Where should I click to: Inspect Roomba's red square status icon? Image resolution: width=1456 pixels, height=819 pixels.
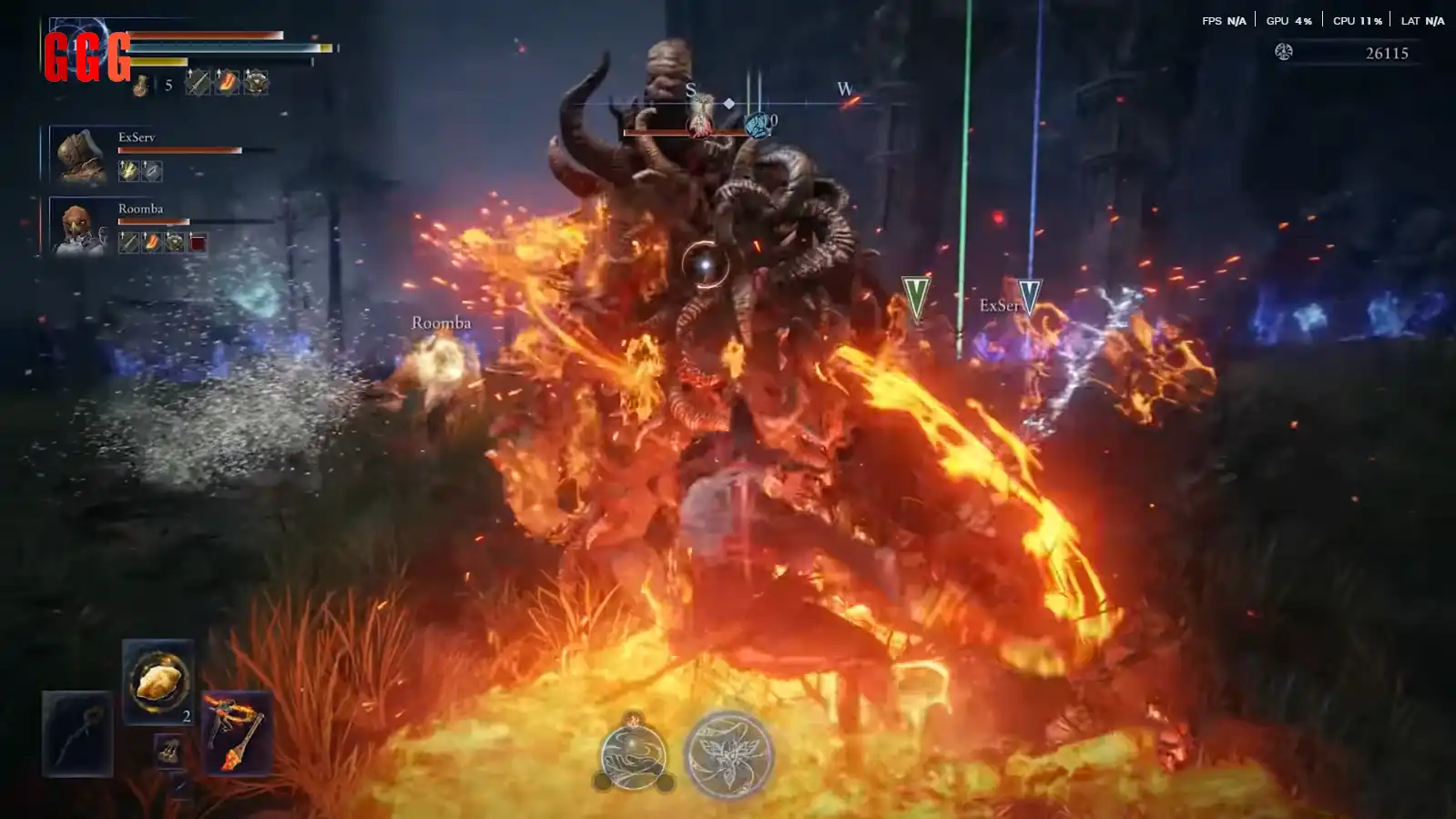tap(198, 242)
